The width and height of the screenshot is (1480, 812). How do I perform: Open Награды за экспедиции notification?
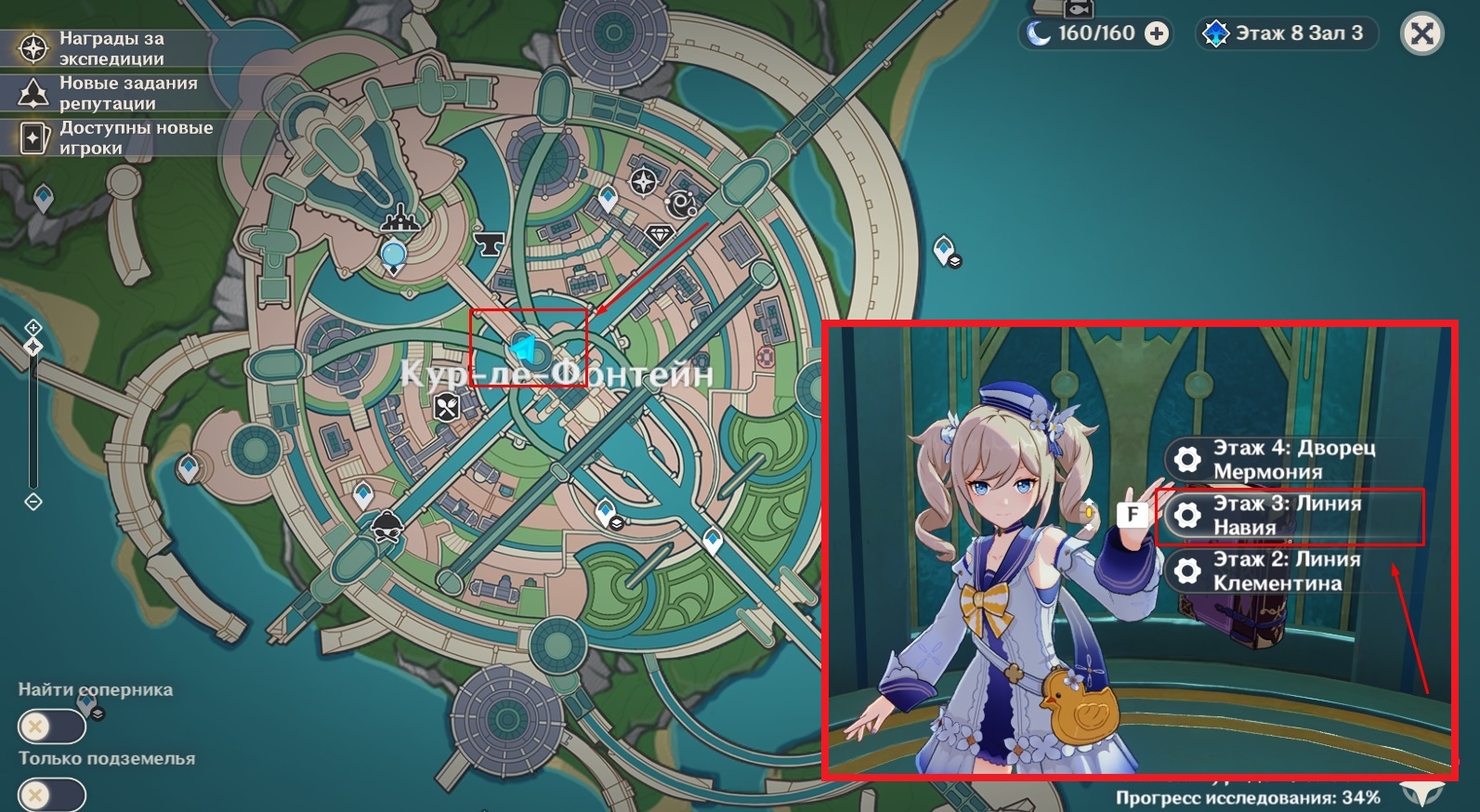111,48
